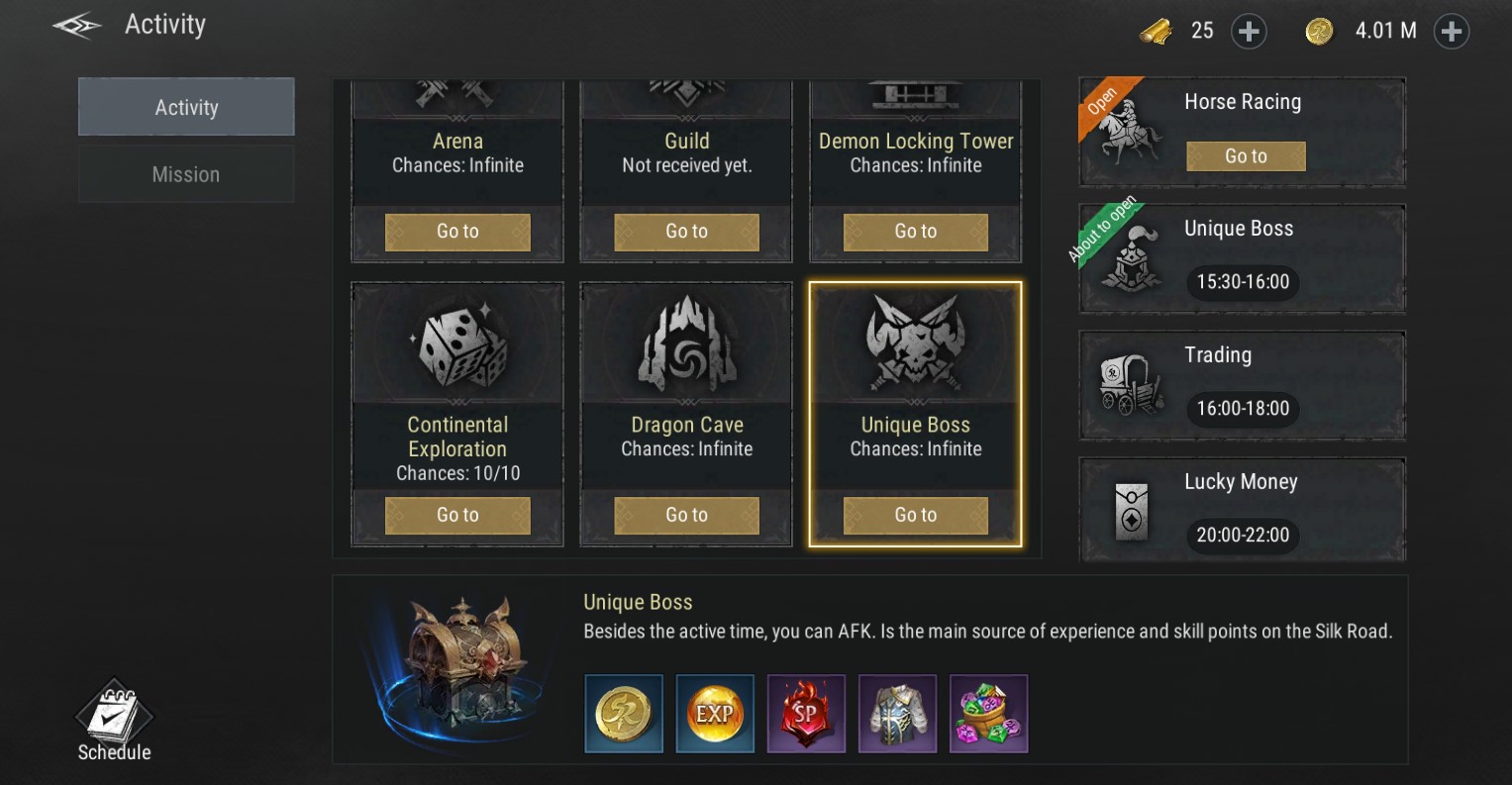Go to the open Horse Racing event
The height and width of the screenshot is (785, 1512).
[1246, 156]
